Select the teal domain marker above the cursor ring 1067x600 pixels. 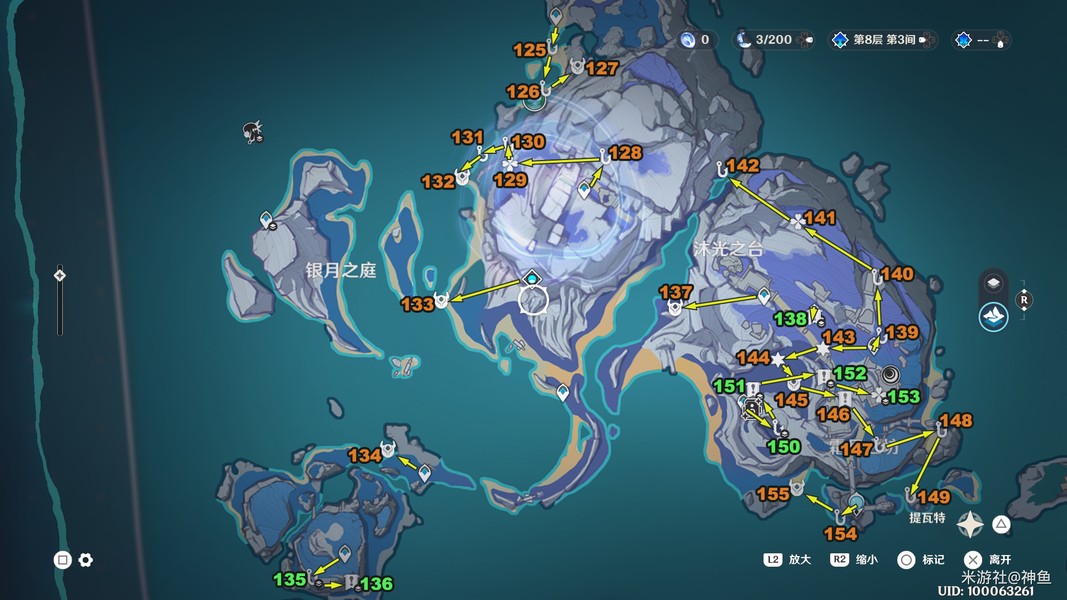[x=532, y=277]
